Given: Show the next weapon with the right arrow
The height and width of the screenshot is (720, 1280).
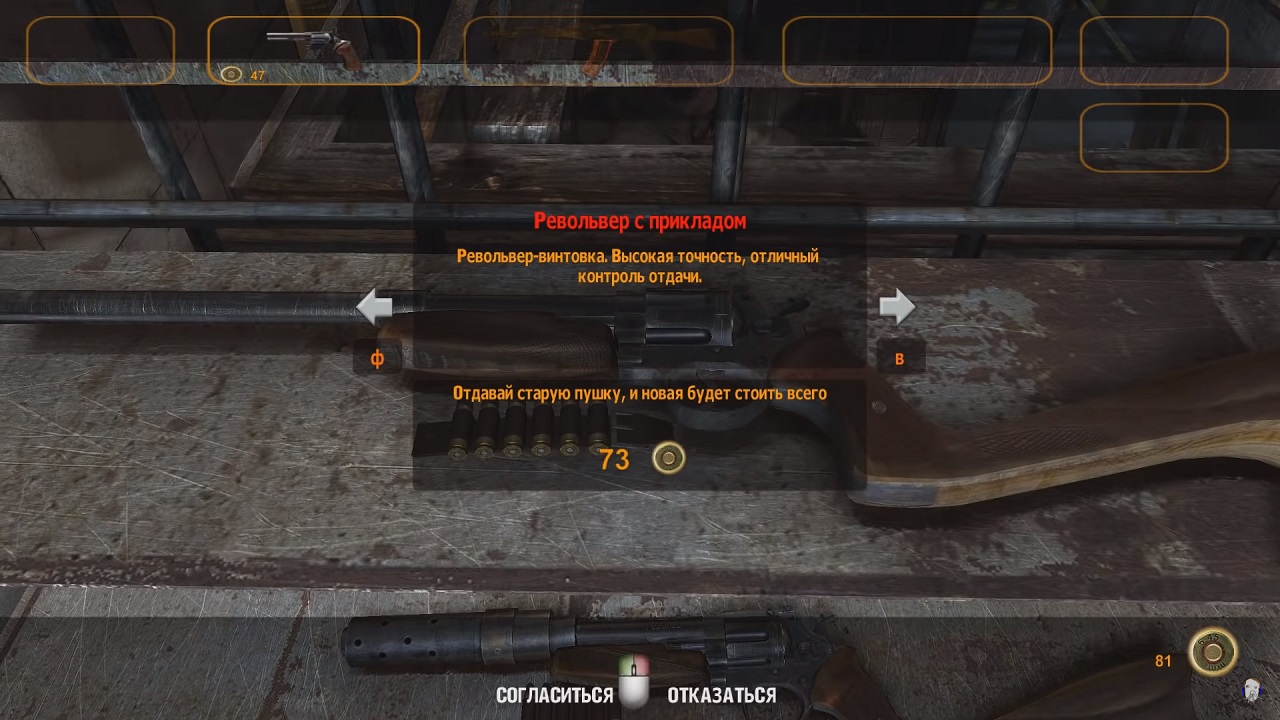Looking at the screenshot, I should pyautogui.click(x=897, y=307).
